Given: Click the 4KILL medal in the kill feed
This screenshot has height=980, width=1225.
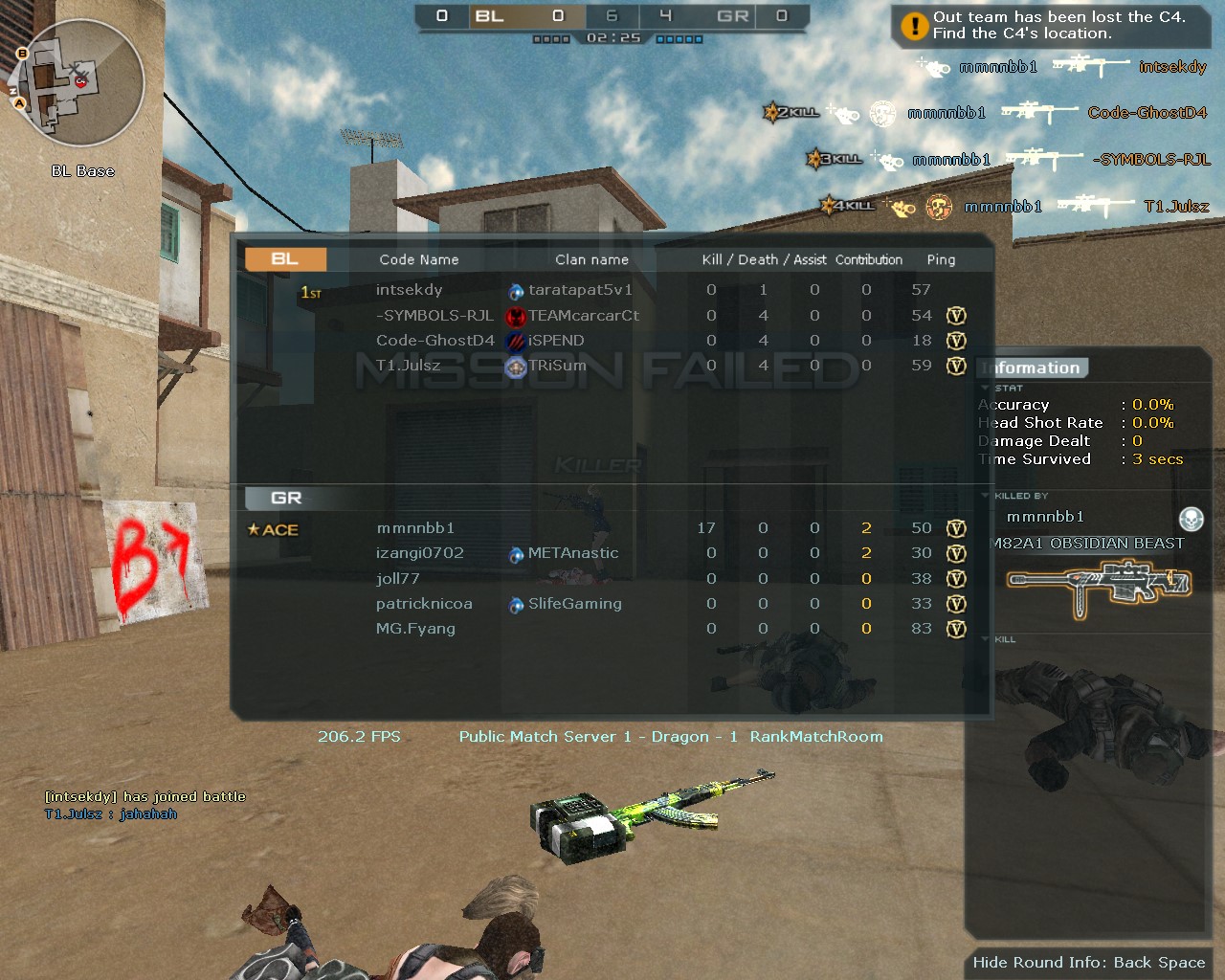Looking at the screenshot, I should coord(848,206).
